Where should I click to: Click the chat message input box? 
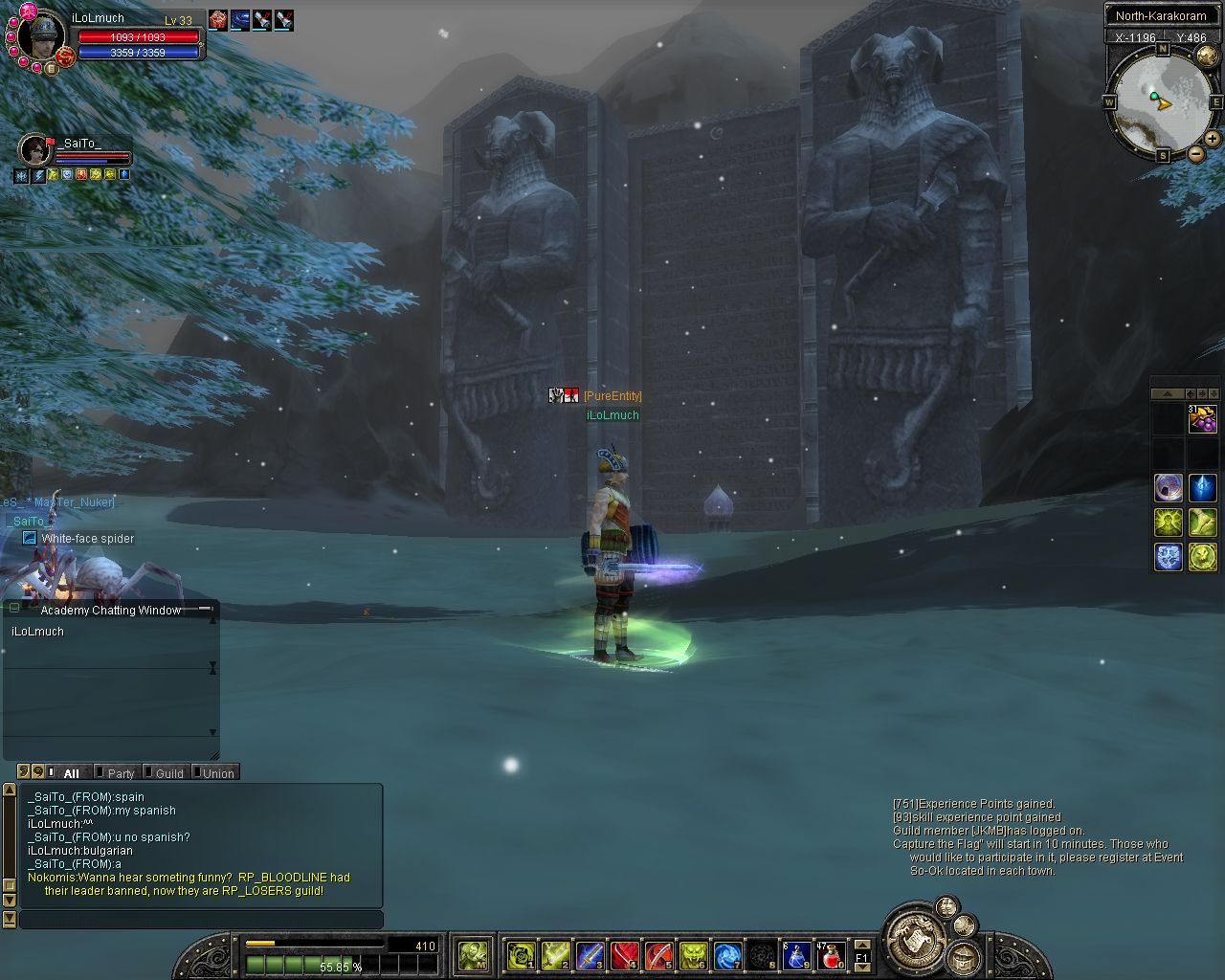[x=201, y=919]
